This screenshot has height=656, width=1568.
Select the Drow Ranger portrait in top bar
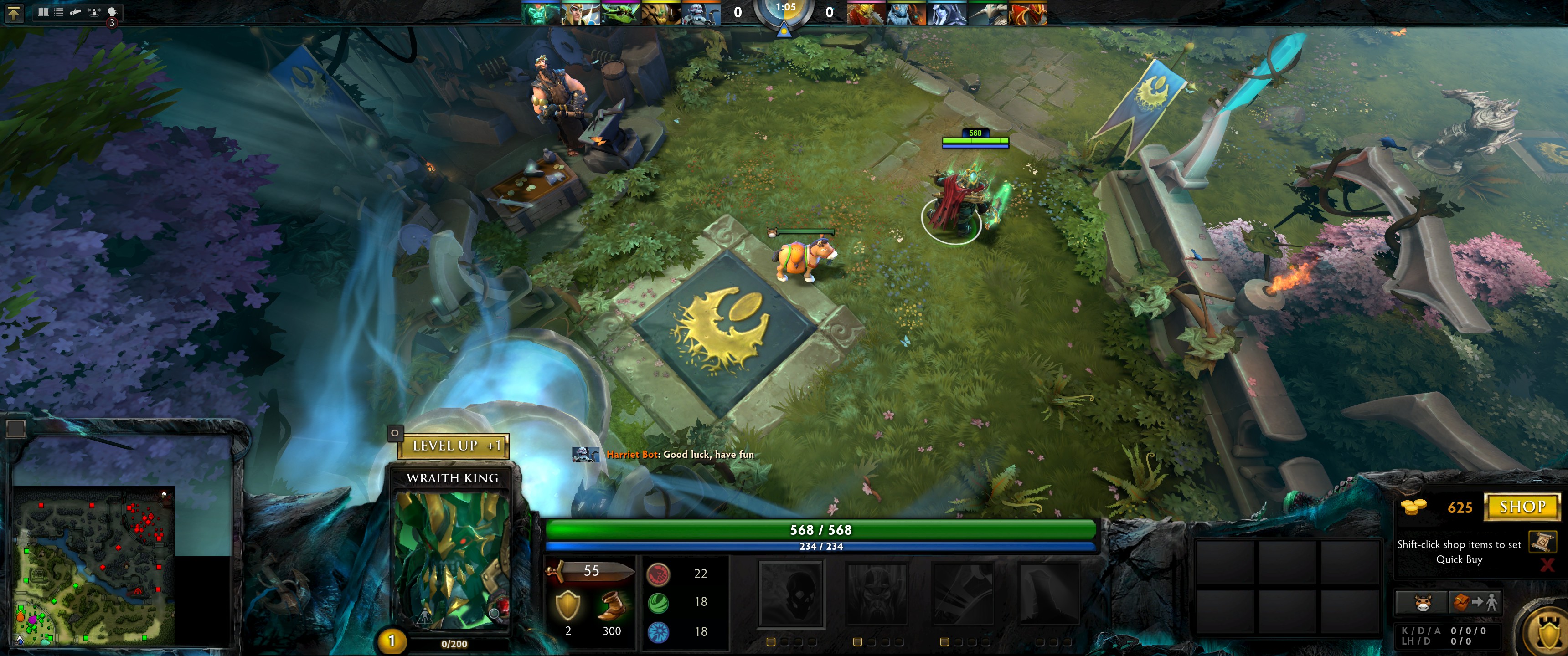pyautogui.click(x=947, y=13)
